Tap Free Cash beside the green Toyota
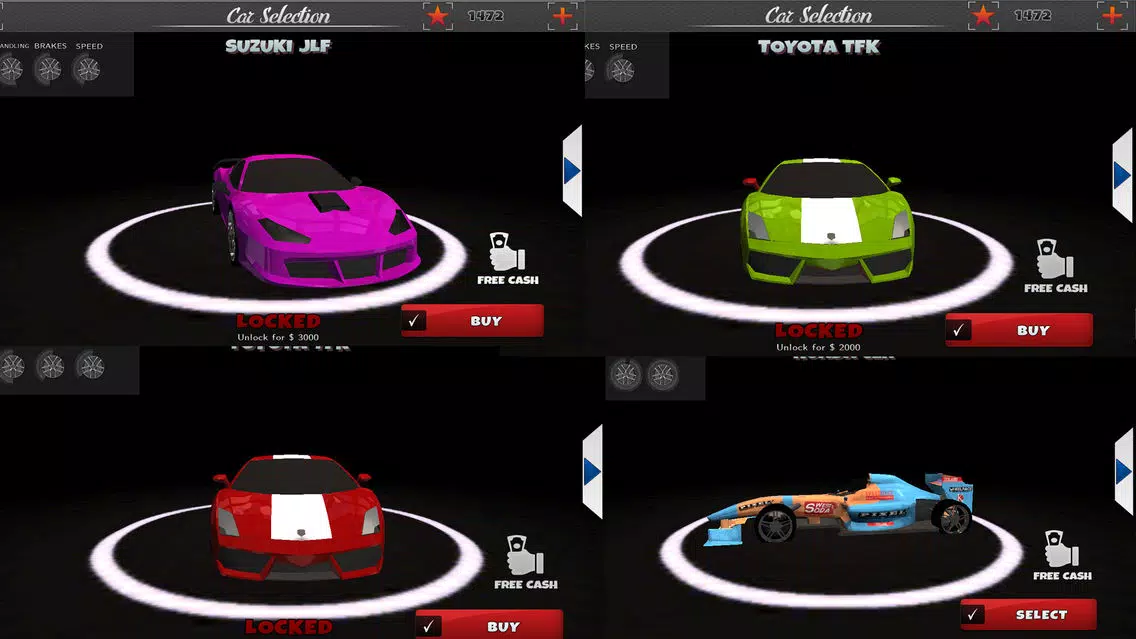The image size is (1136, 639). point(1055,267)
